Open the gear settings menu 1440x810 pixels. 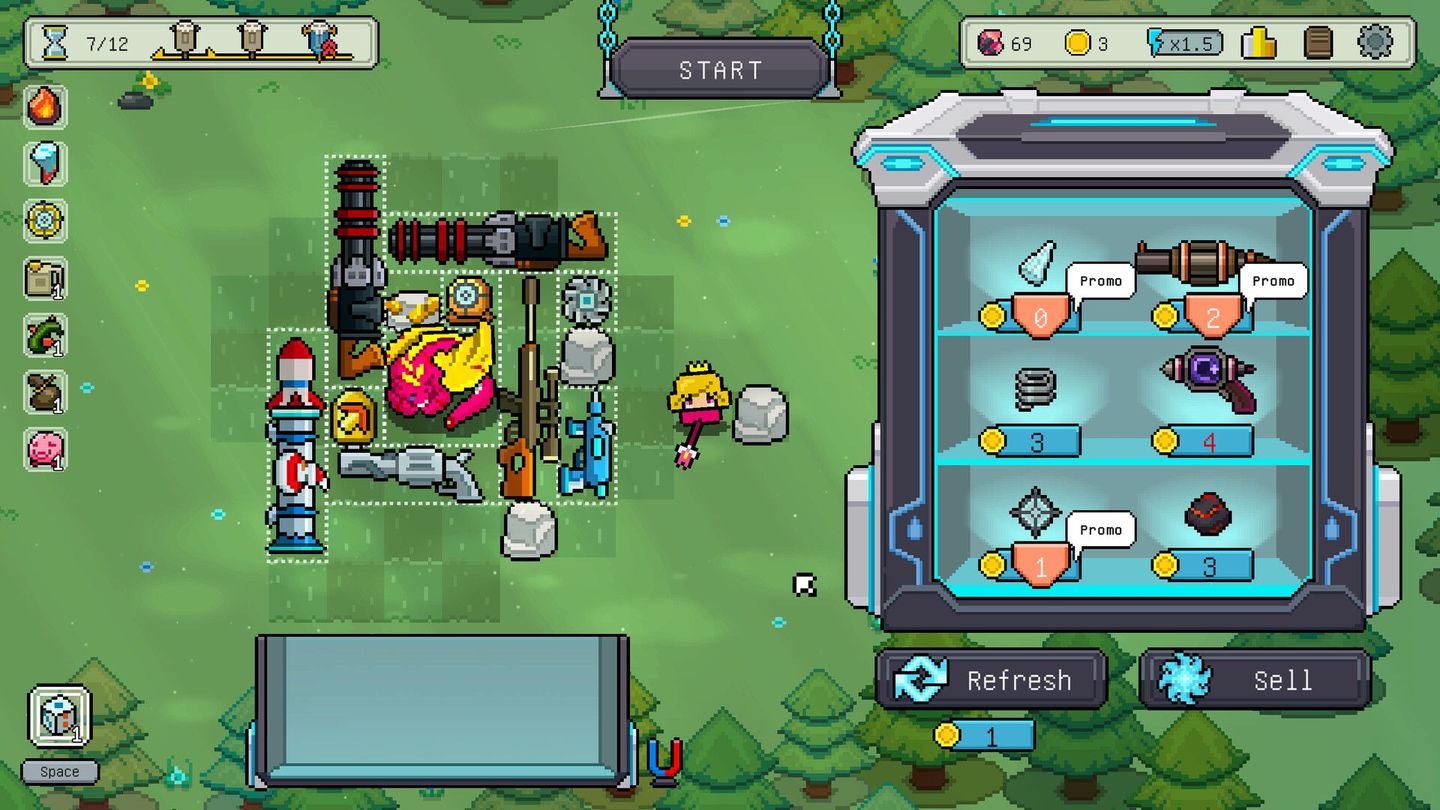1375,43
